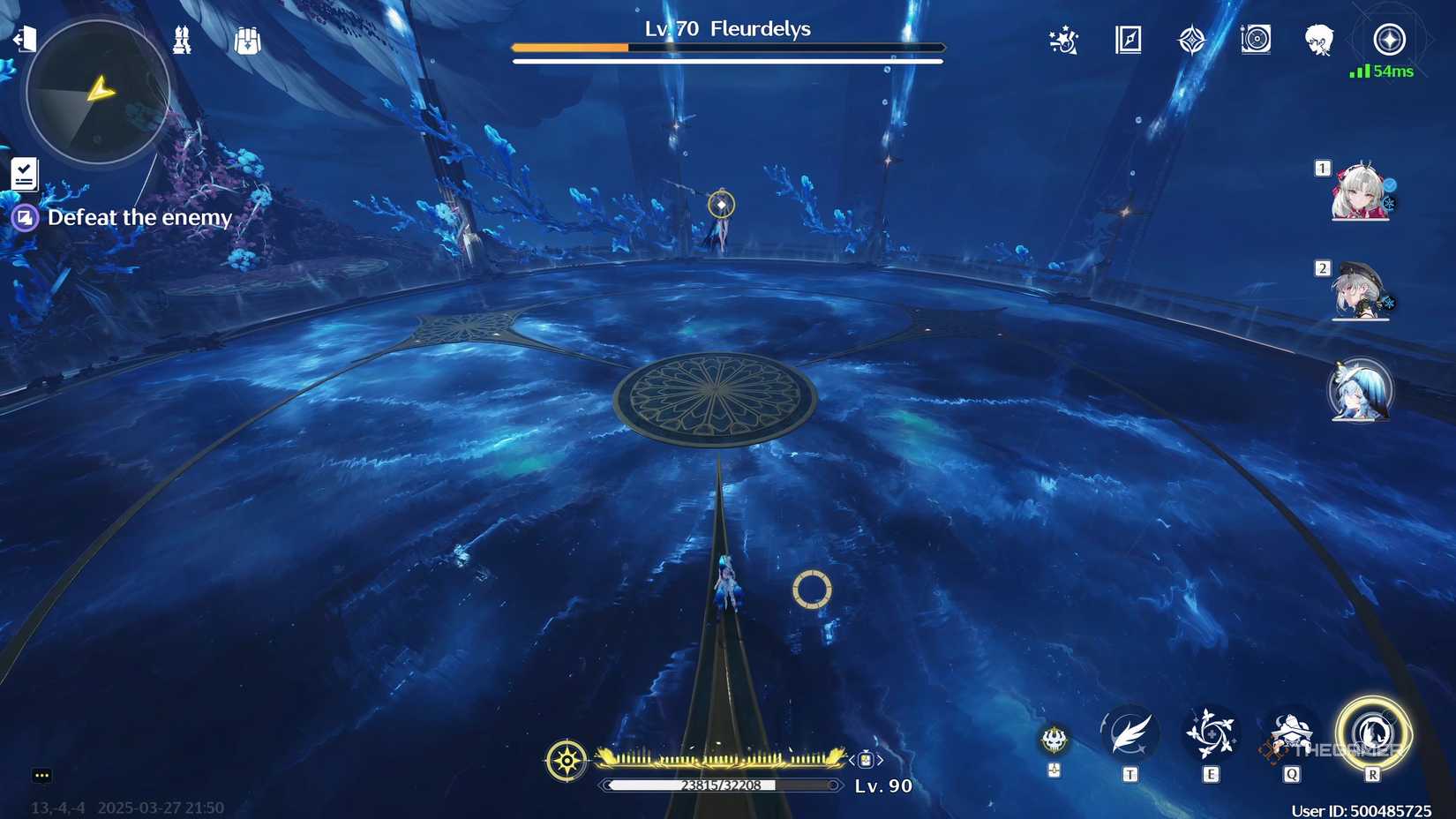Open the character profile icon
Image resolution: width=1456 pixels, height=819 pixels.
(x=1318, y=41)
